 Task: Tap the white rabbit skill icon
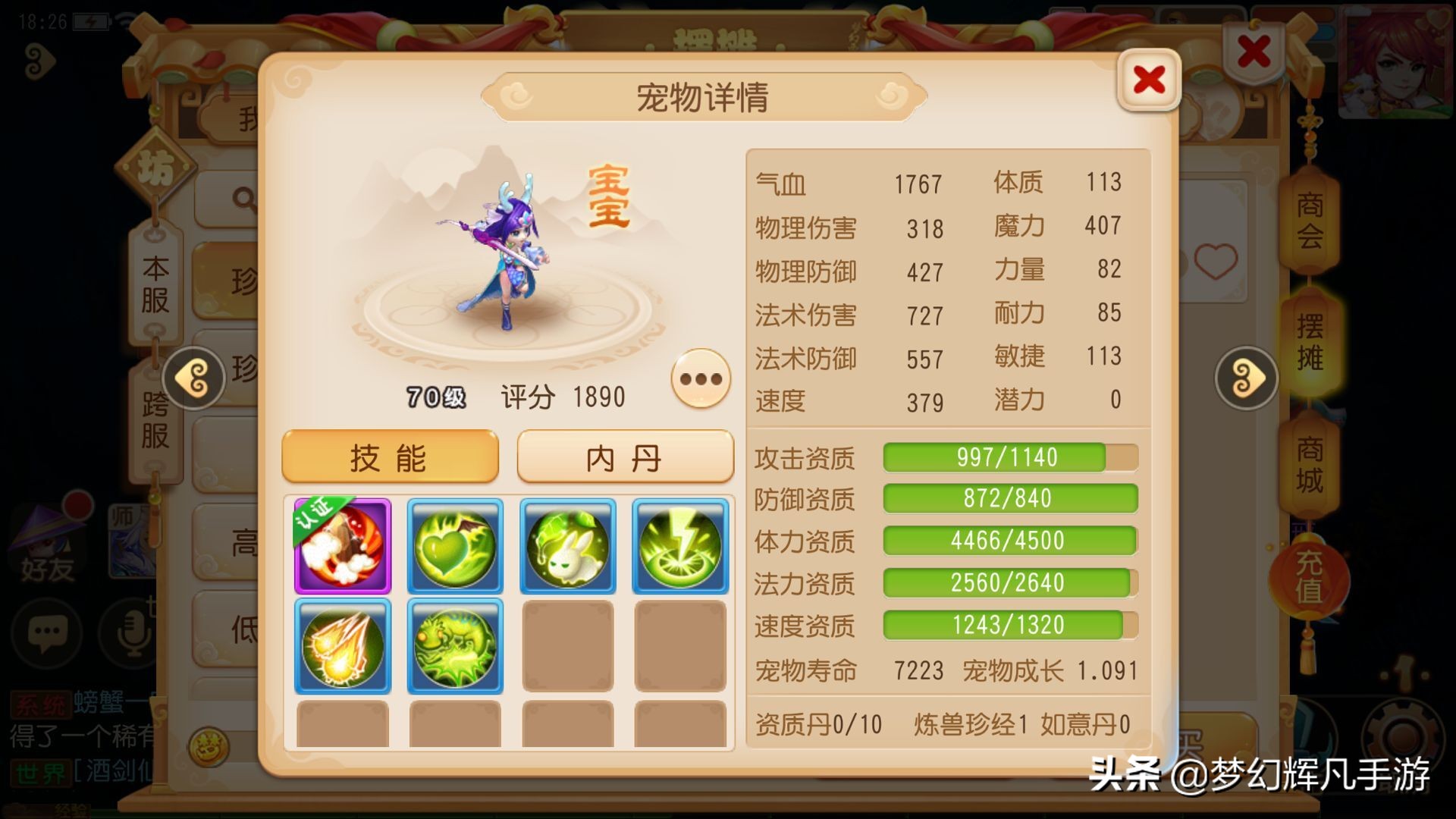point(566,544)
